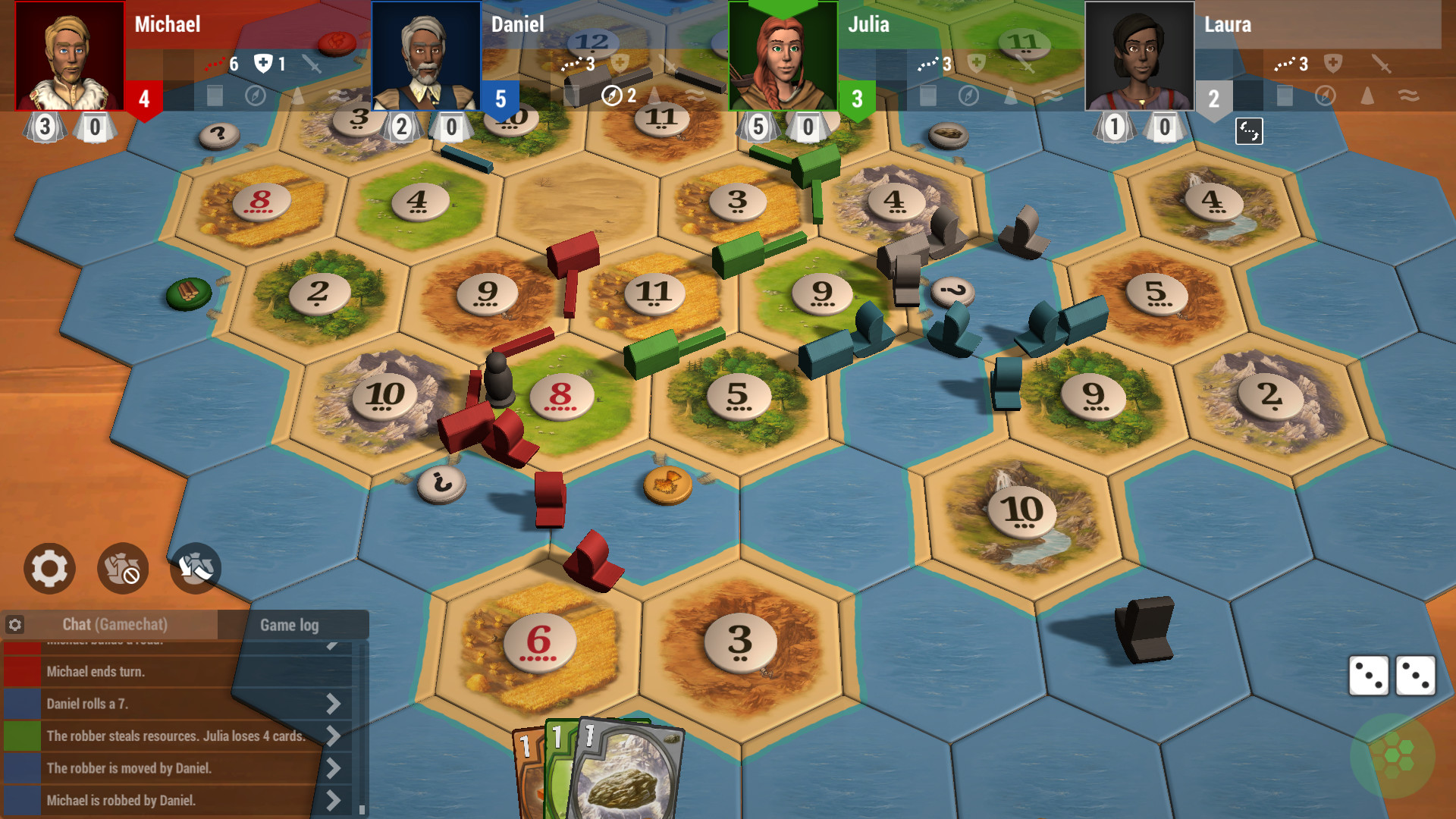Click the card-swap icon below Laura's panel
This screenshot has height=819, width=1456.
1249,130
